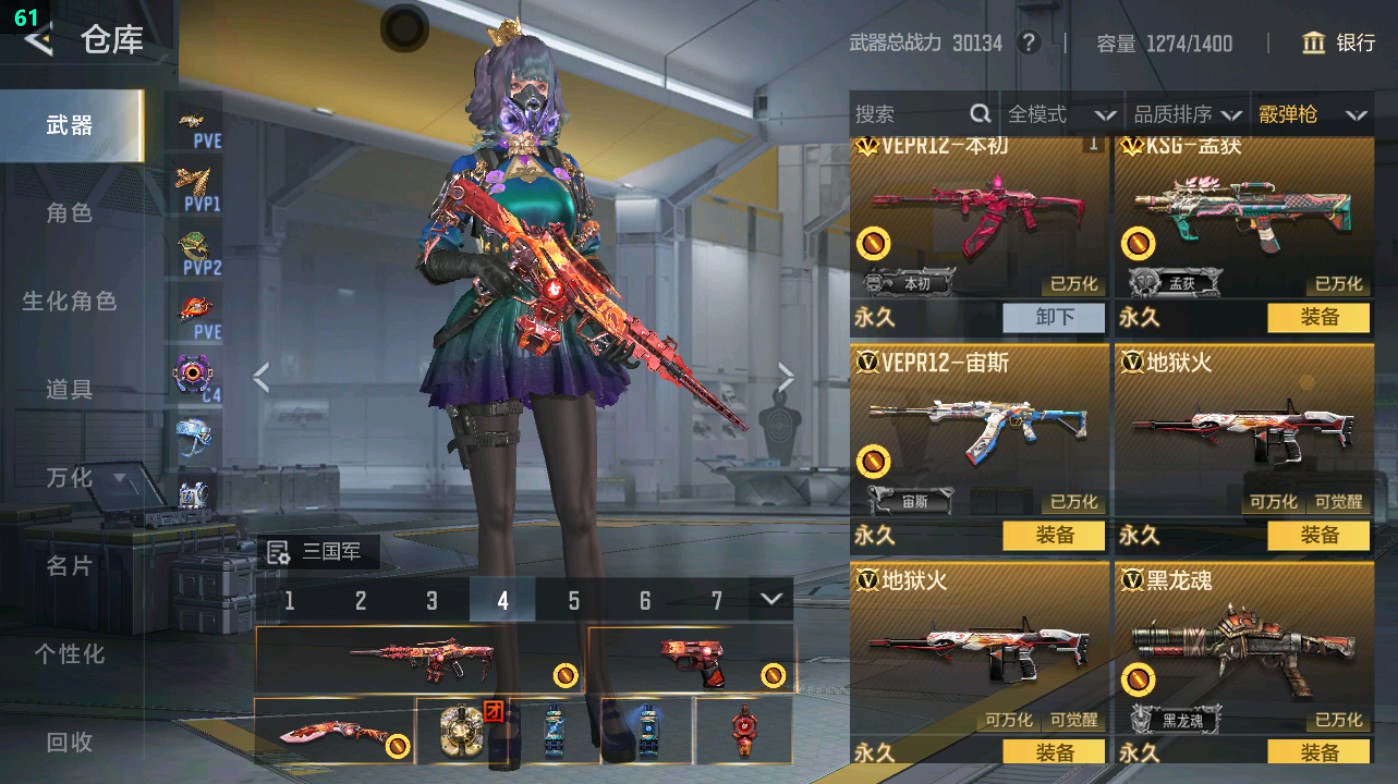Open the 品质排序 sorting dropdown
Image resolution: width=1398 pixels, height=784 pixels.
pos(1187,115)
